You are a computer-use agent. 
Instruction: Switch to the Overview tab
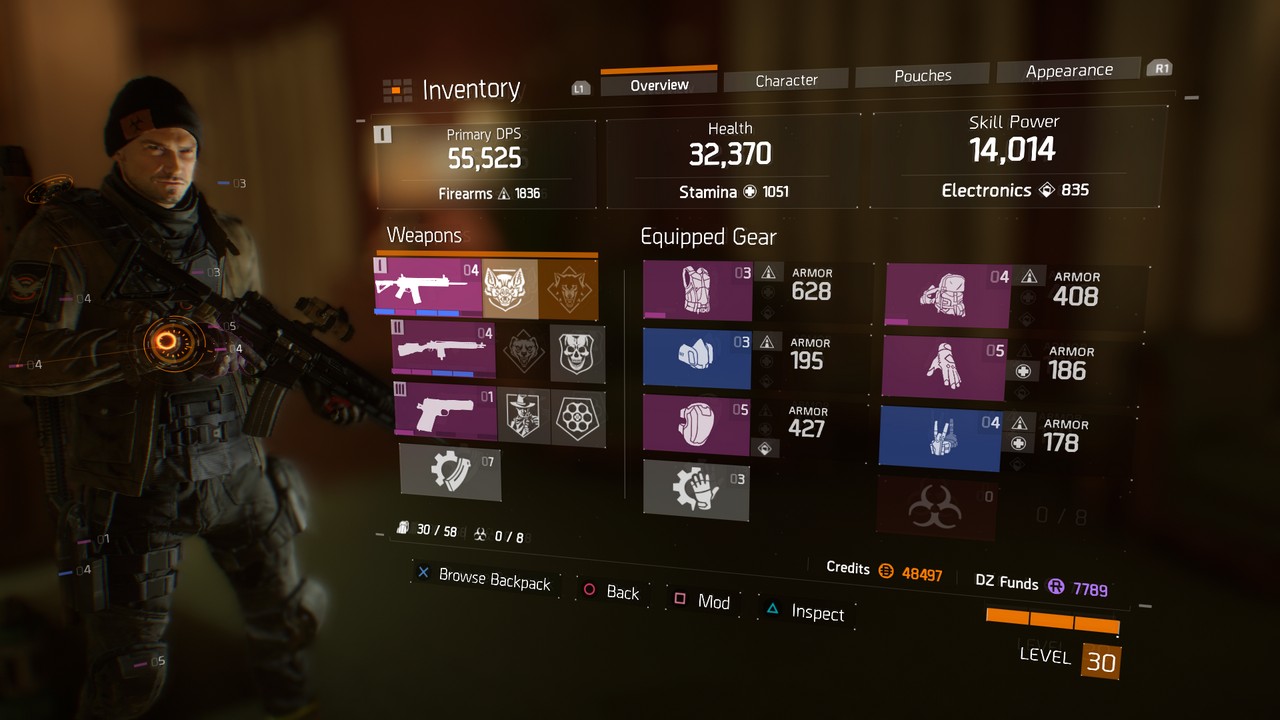(x=659, y=85)
